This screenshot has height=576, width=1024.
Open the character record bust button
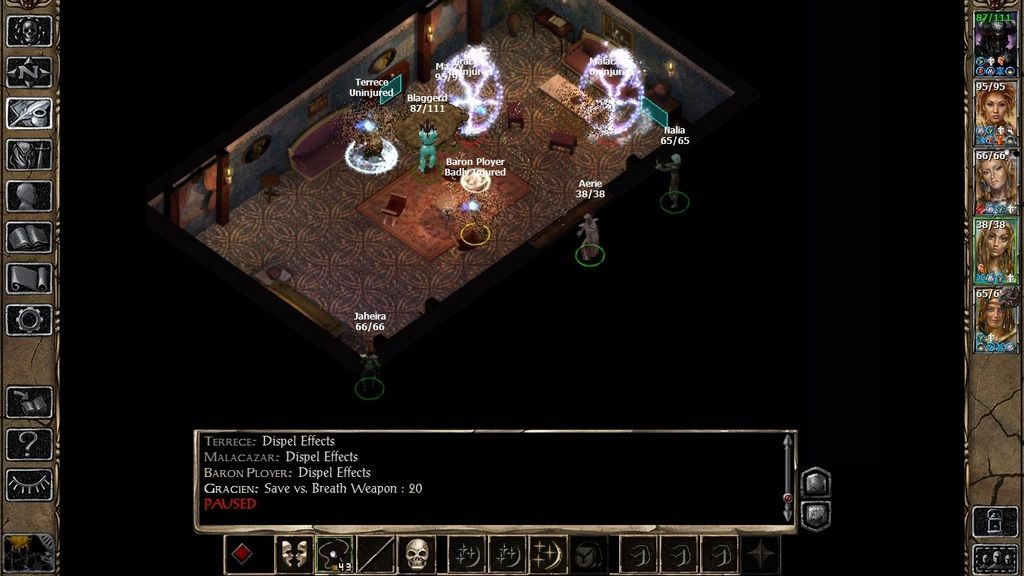click(29, 196)
